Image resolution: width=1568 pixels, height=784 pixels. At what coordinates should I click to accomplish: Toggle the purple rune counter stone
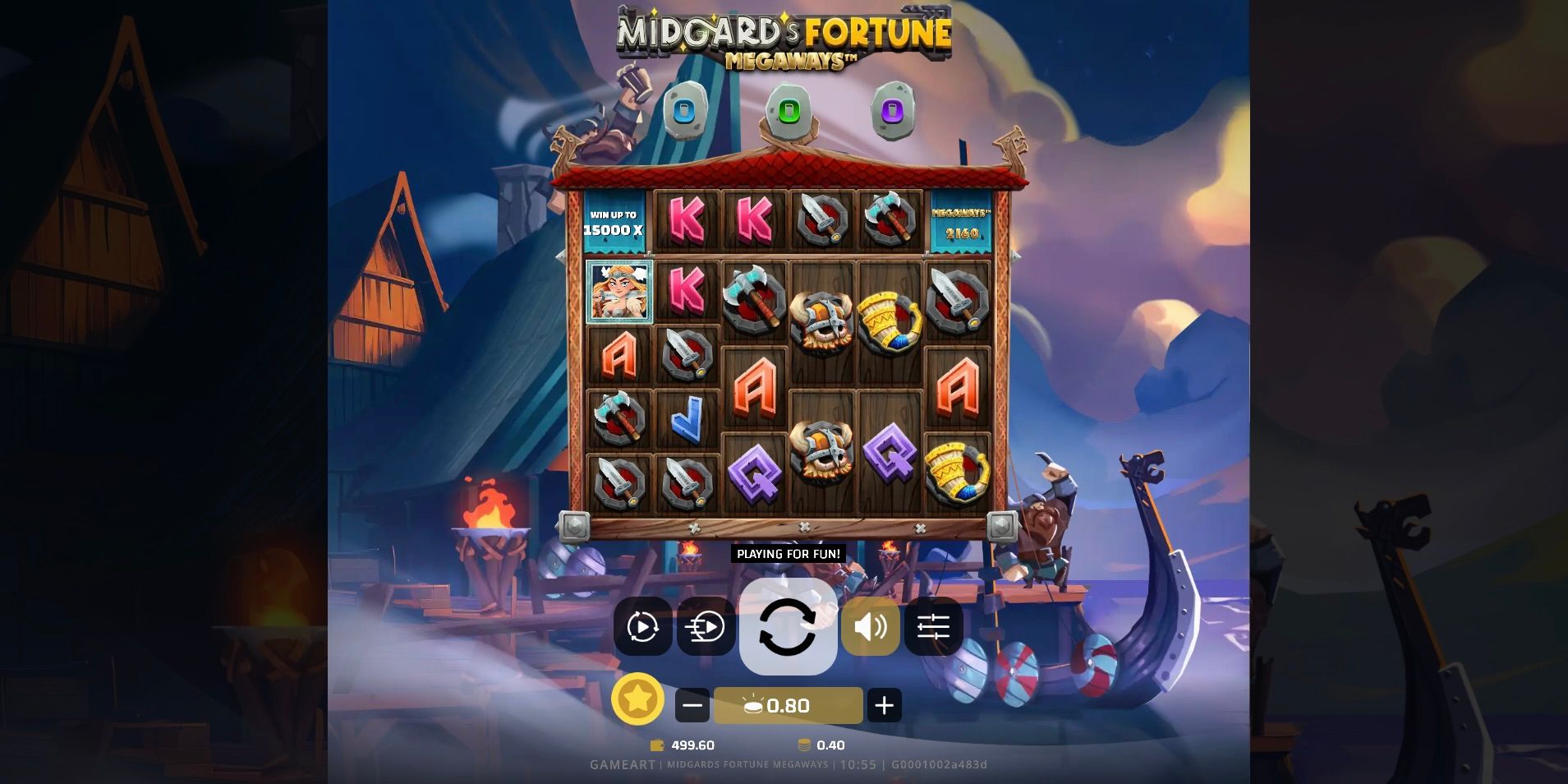(x=894, y=108)
